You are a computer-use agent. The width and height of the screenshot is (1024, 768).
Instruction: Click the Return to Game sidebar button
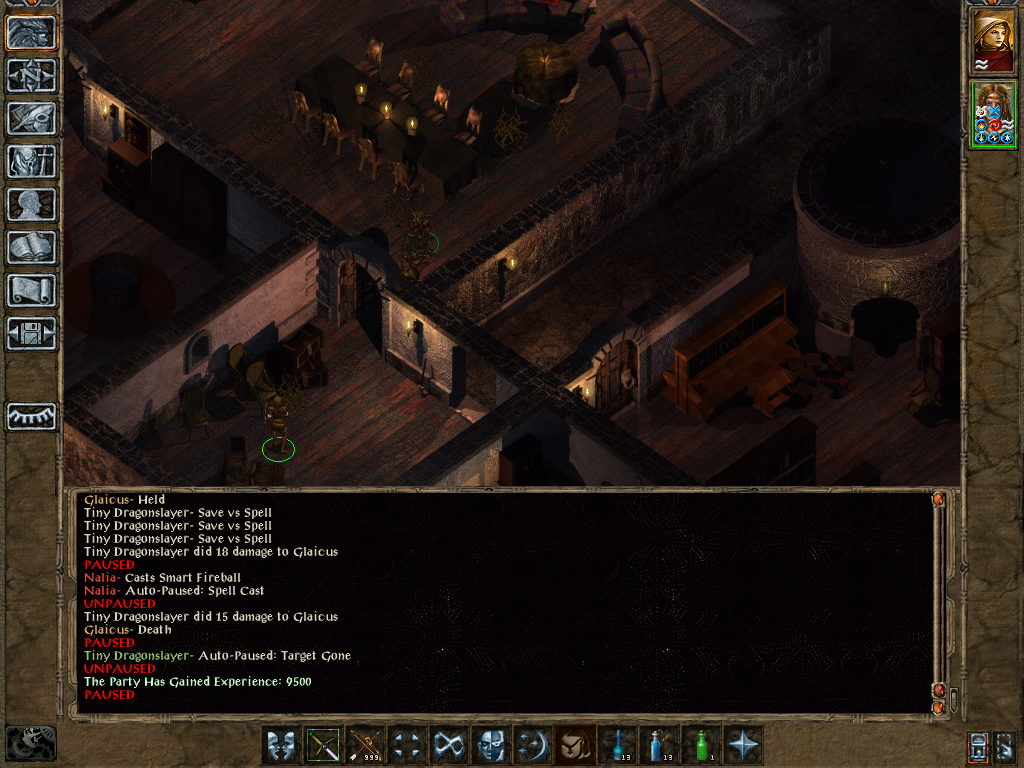pyautogui.click(x=32, y=33)
